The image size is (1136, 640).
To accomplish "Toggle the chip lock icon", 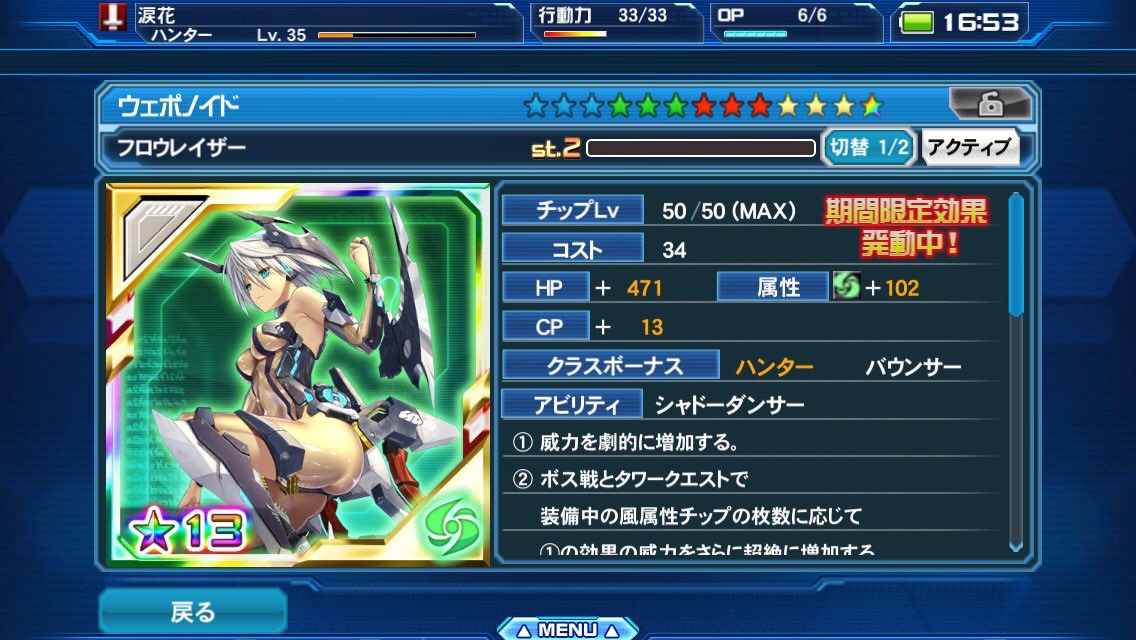I will tap(989, 104).
